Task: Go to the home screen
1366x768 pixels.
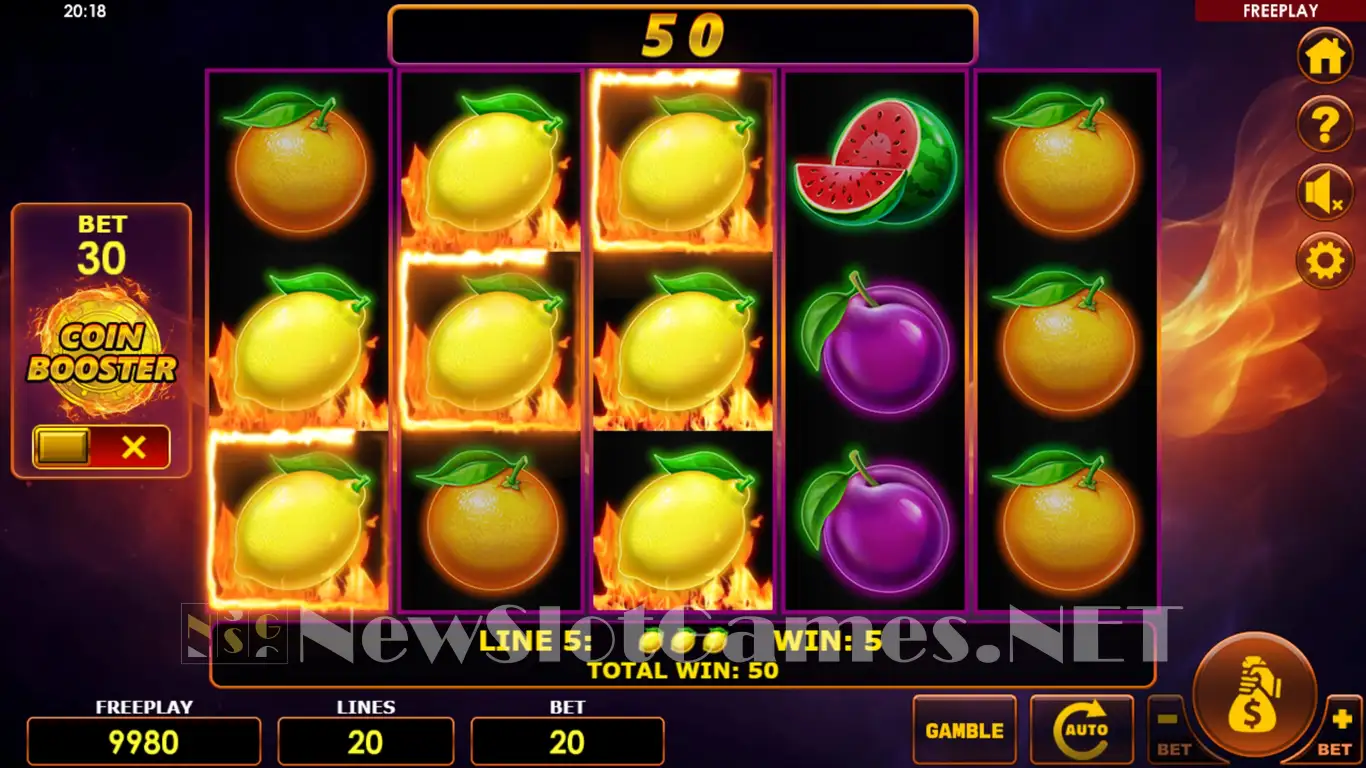Action: (1325, 57)
